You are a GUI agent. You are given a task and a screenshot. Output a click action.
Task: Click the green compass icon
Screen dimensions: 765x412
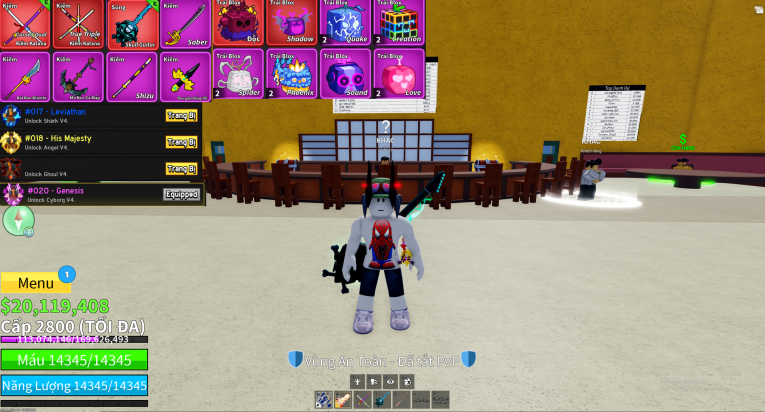tap(18, 221)
